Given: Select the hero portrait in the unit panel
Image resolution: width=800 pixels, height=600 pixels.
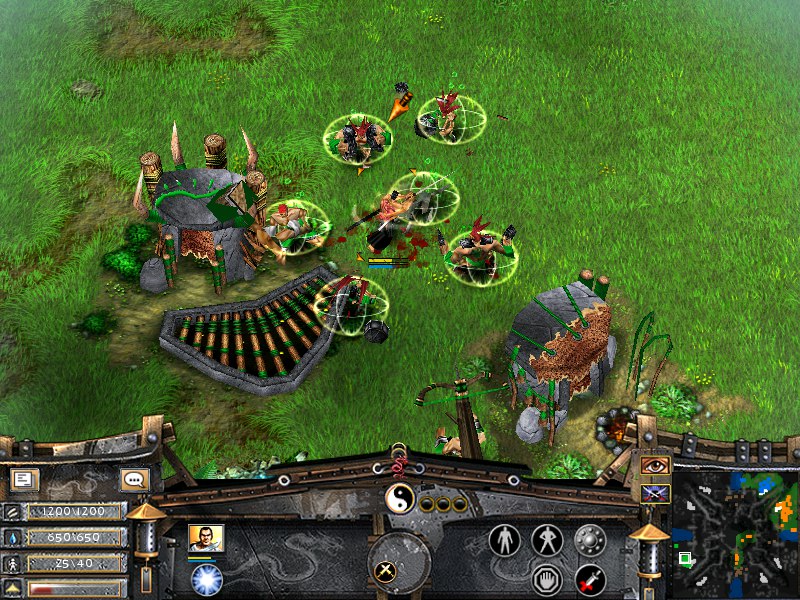Looking at the screenshot, I should 205,539.
